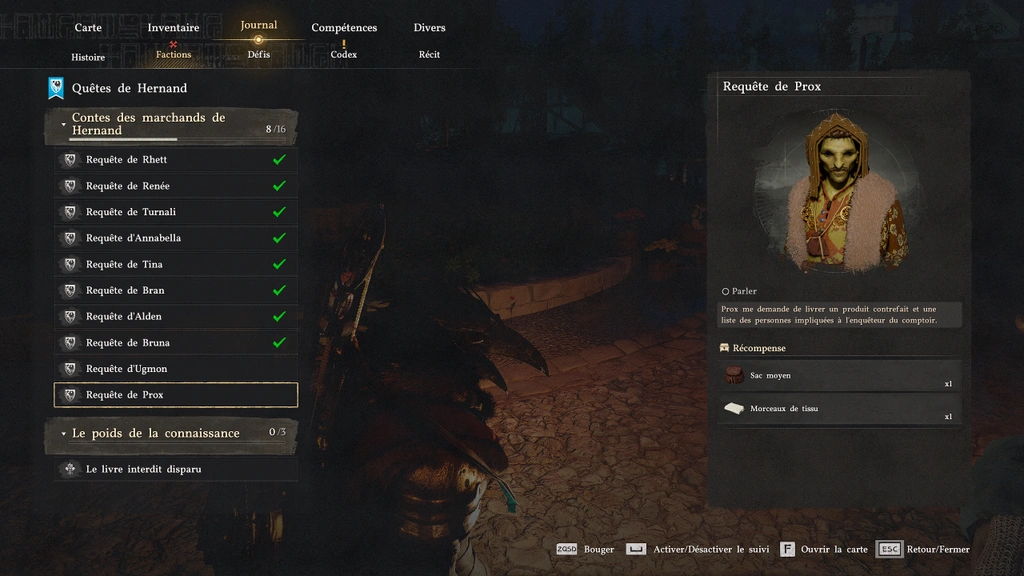This screenshot has width=1024, height=576.
Task: Go to the Compétences tab
Action: coord(344,28)
